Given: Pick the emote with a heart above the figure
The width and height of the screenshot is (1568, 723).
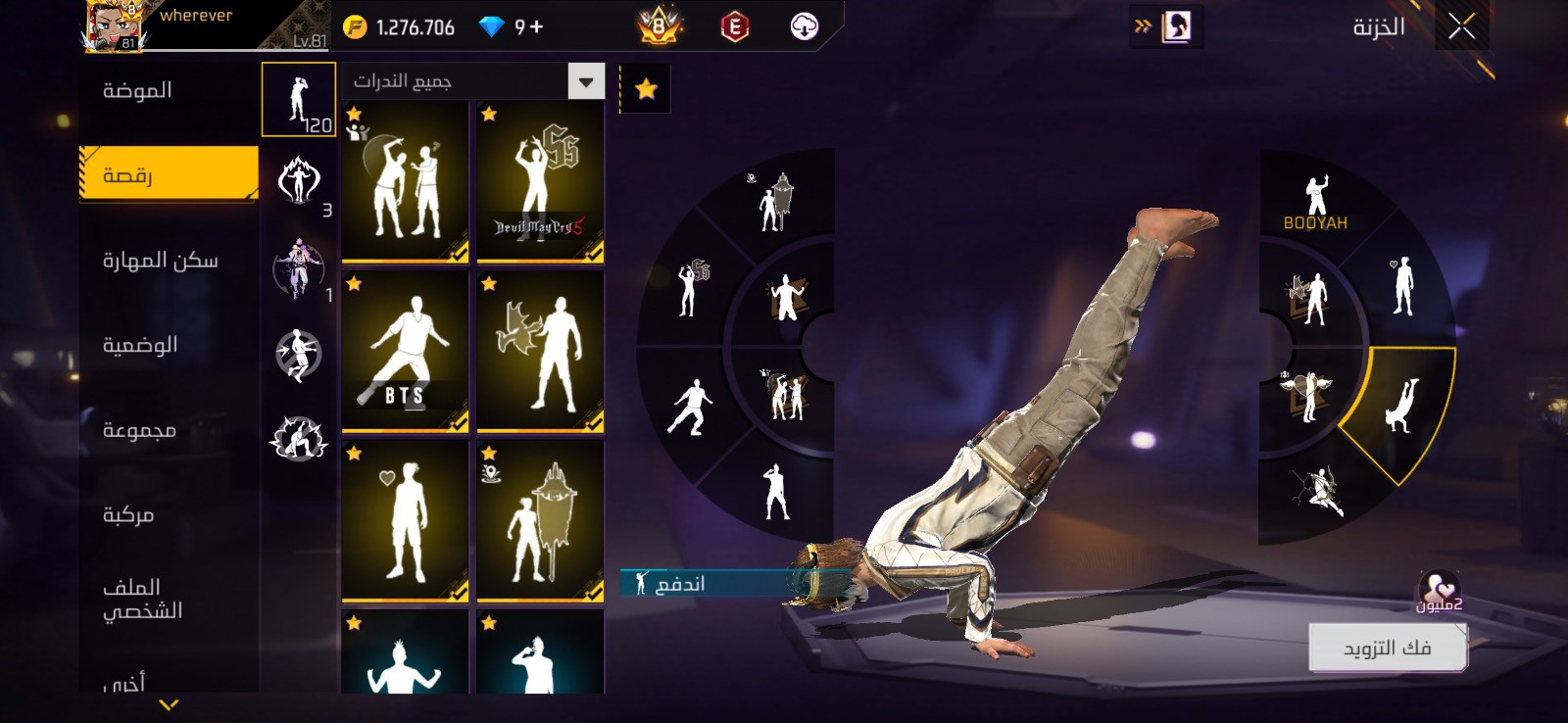Looking at the screenshot, I should click(405, 520).
